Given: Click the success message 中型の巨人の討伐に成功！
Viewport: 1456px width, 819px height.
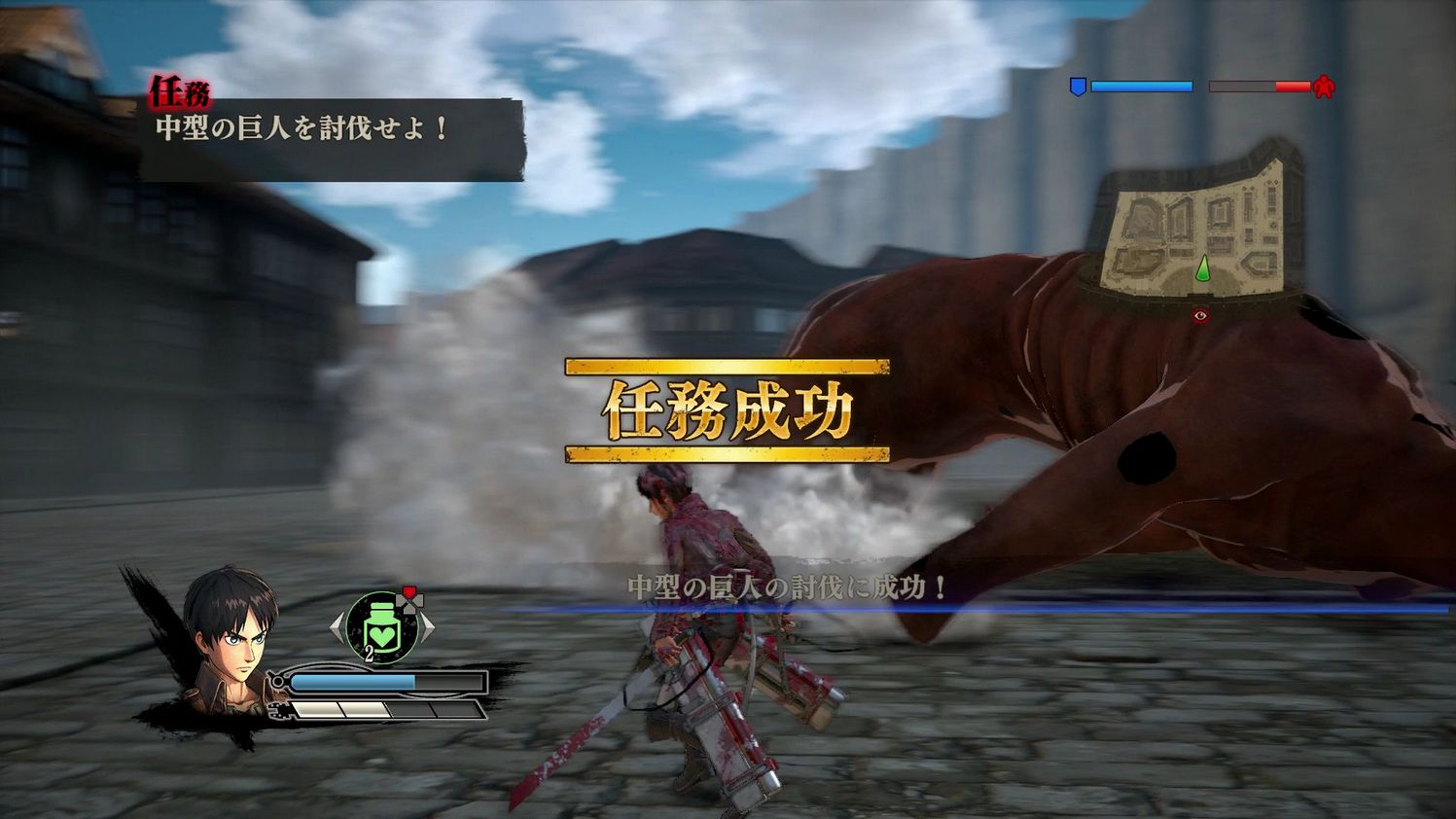Looking at the screenshot, I should 790,585.
